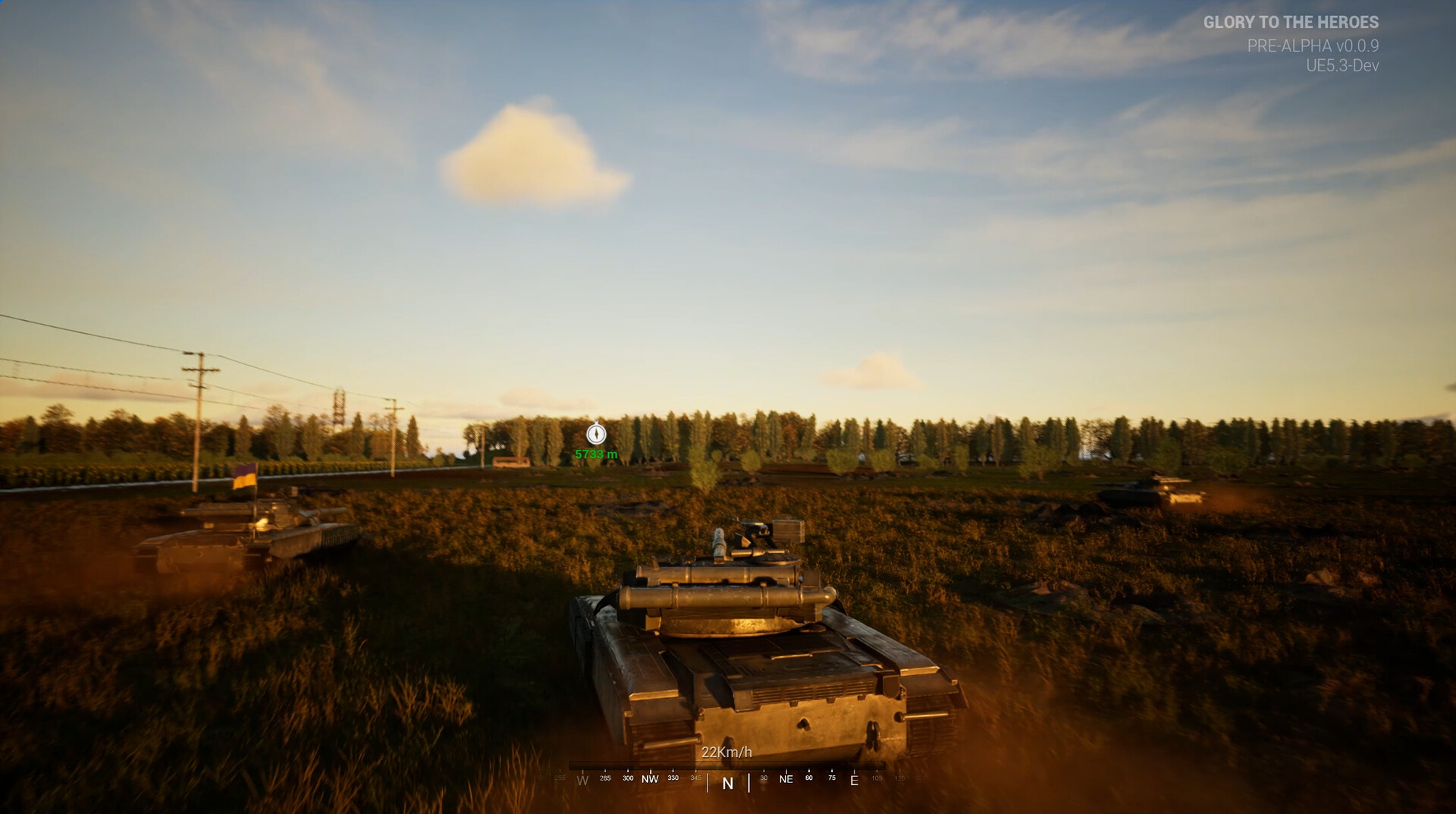Viewport: 1456px width, 814px height.
Task: Select the green 5733 m distance label
Action: (x=596, y=452)
